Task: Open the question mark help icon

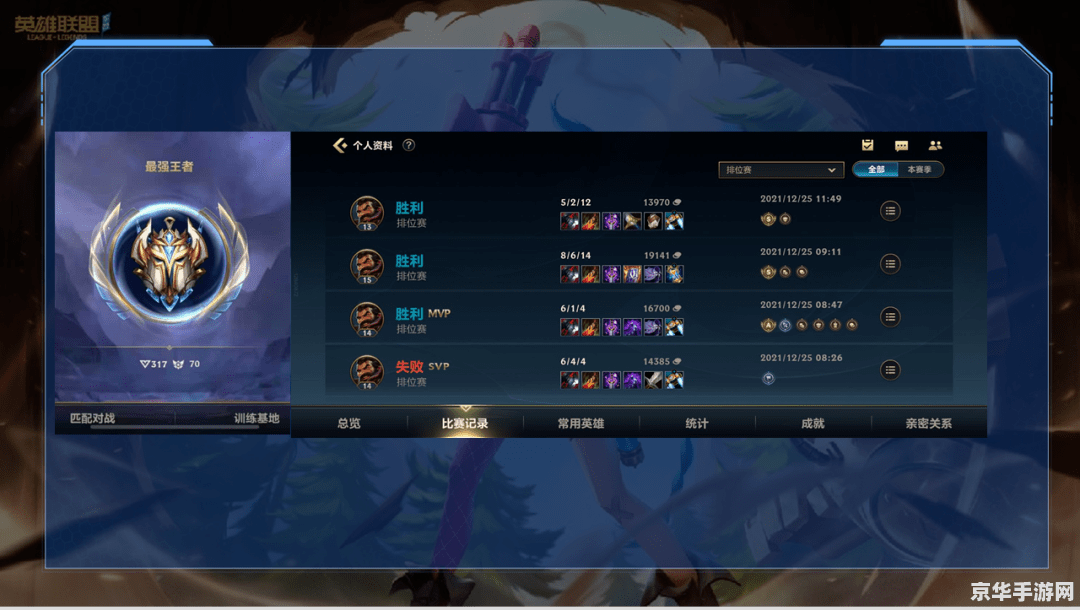Action: tap(409, 145)
